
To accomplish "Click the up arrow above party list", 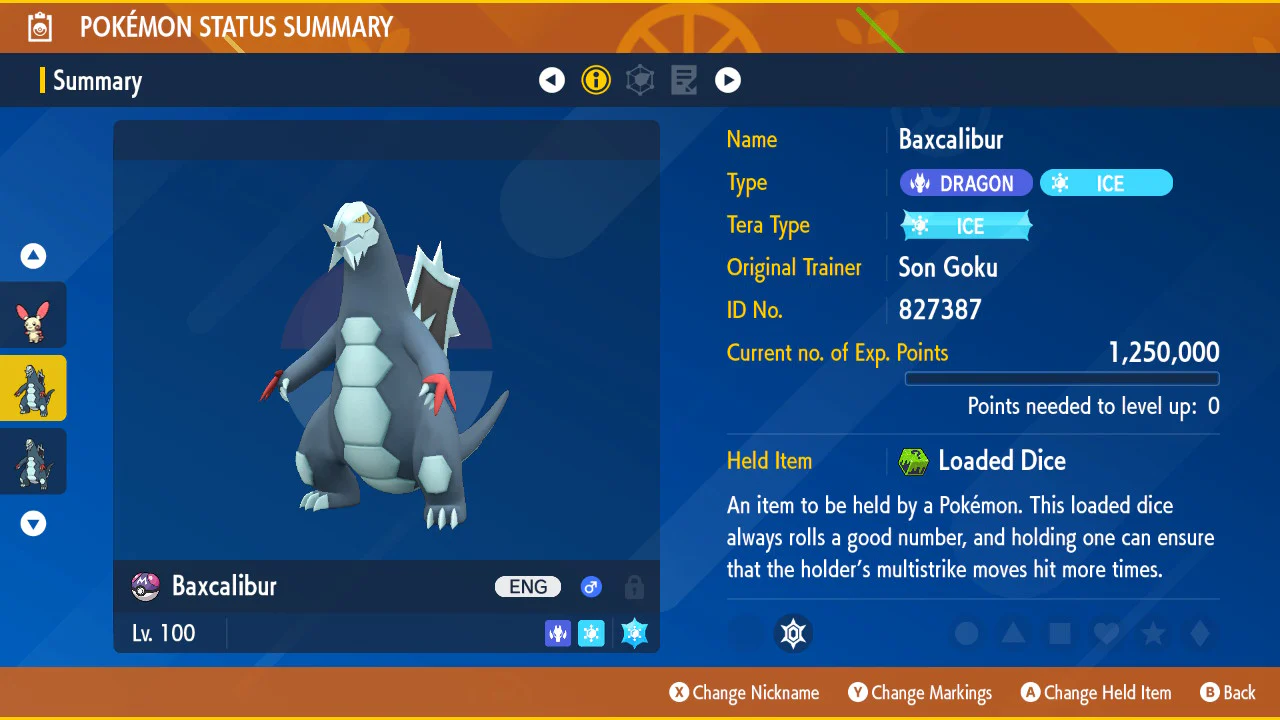I will click(34, 257).
